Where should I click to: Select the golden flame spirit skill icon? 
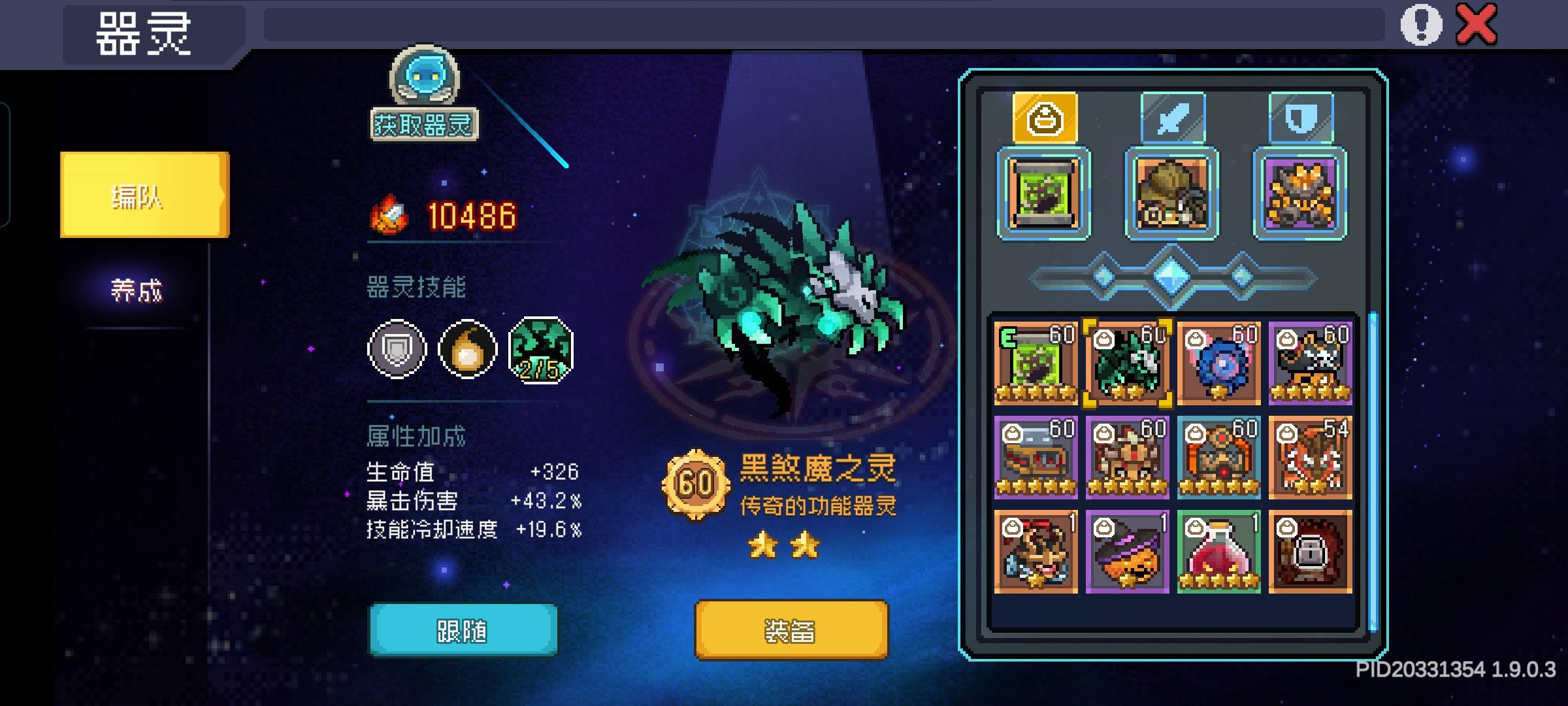pyautogui.click(x=465, y=348)
